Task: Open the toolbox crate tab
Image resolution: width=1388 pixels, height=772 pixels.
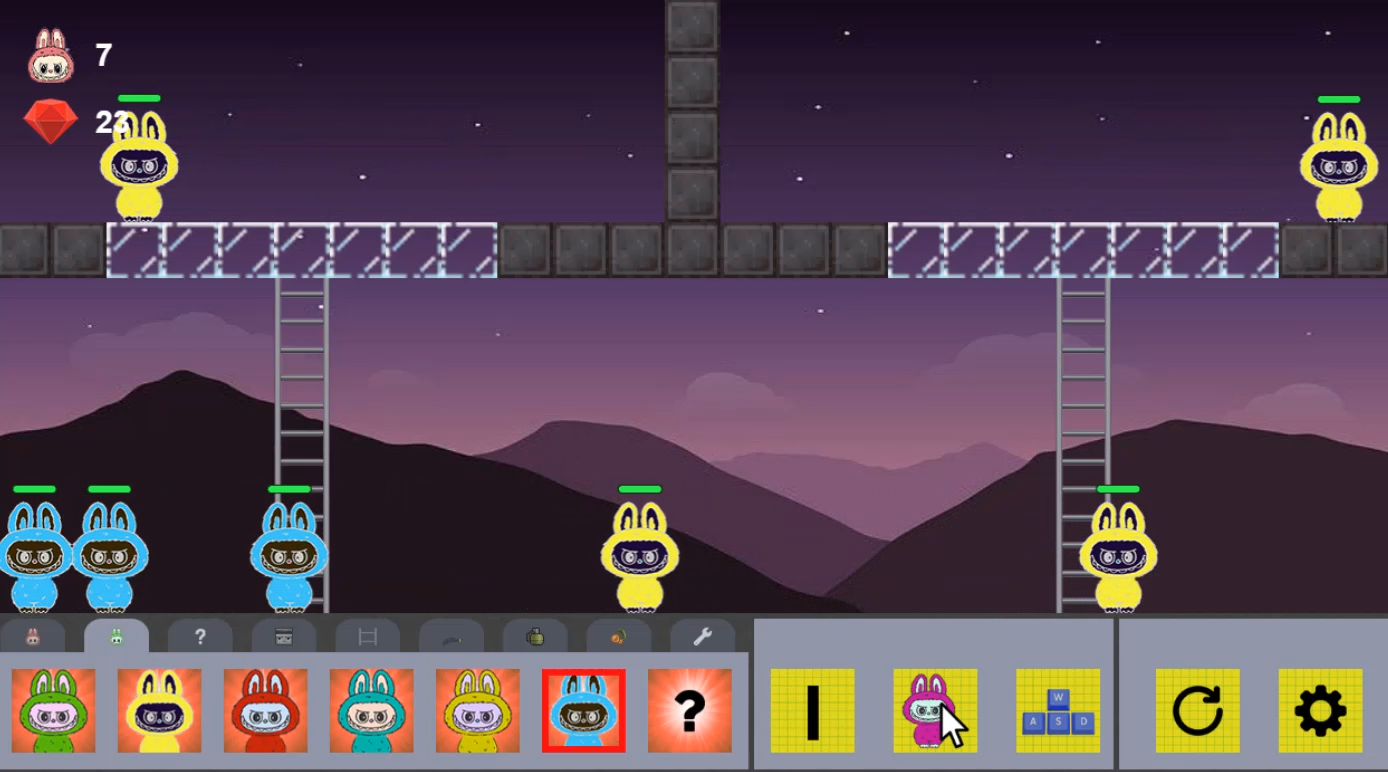Action: click(282, 634)
